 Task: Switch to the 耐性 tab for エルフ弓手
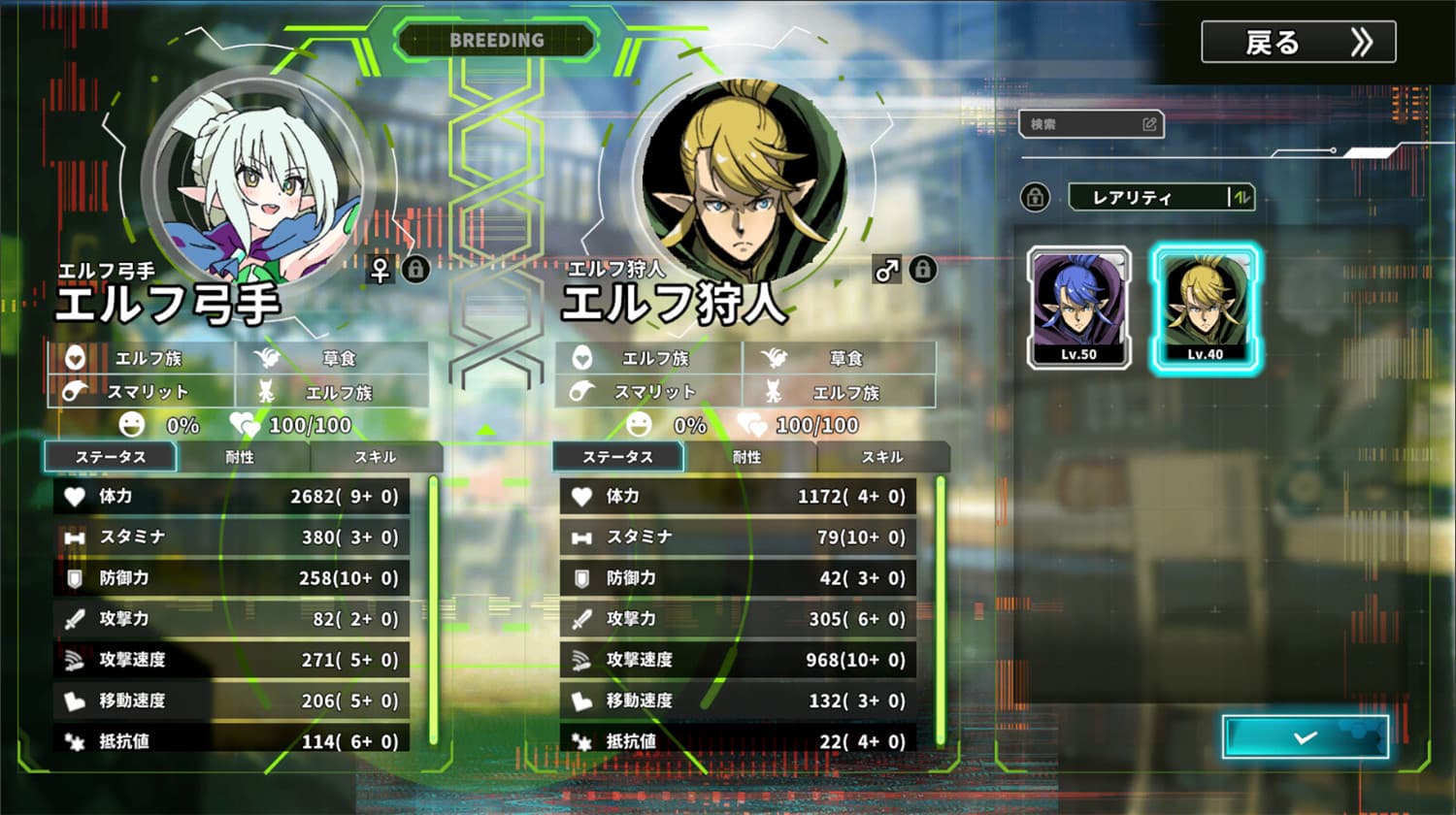(x=239, y=457)
